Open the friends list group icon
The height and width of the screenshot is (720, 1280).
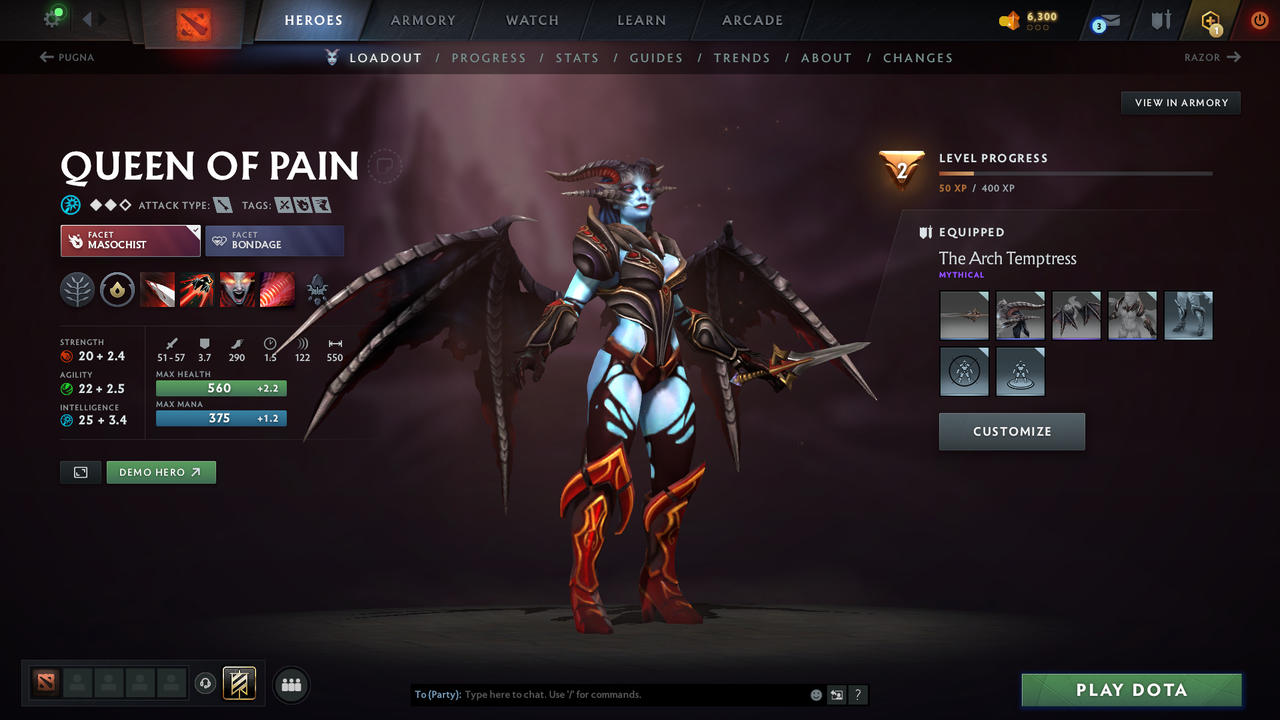point(290,684)
